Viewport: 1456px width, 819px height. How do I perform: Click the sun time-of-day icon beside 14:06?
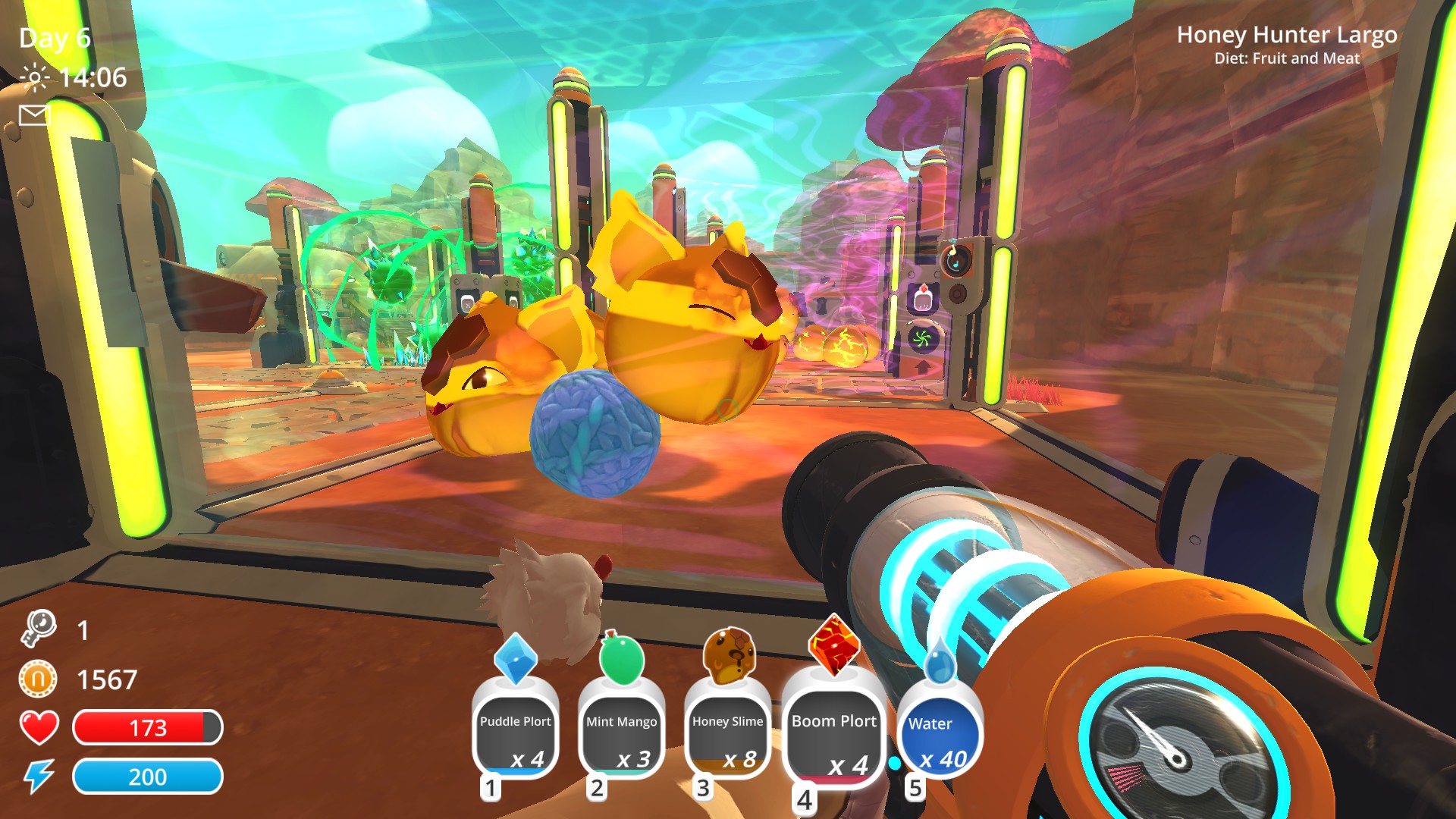36,76
